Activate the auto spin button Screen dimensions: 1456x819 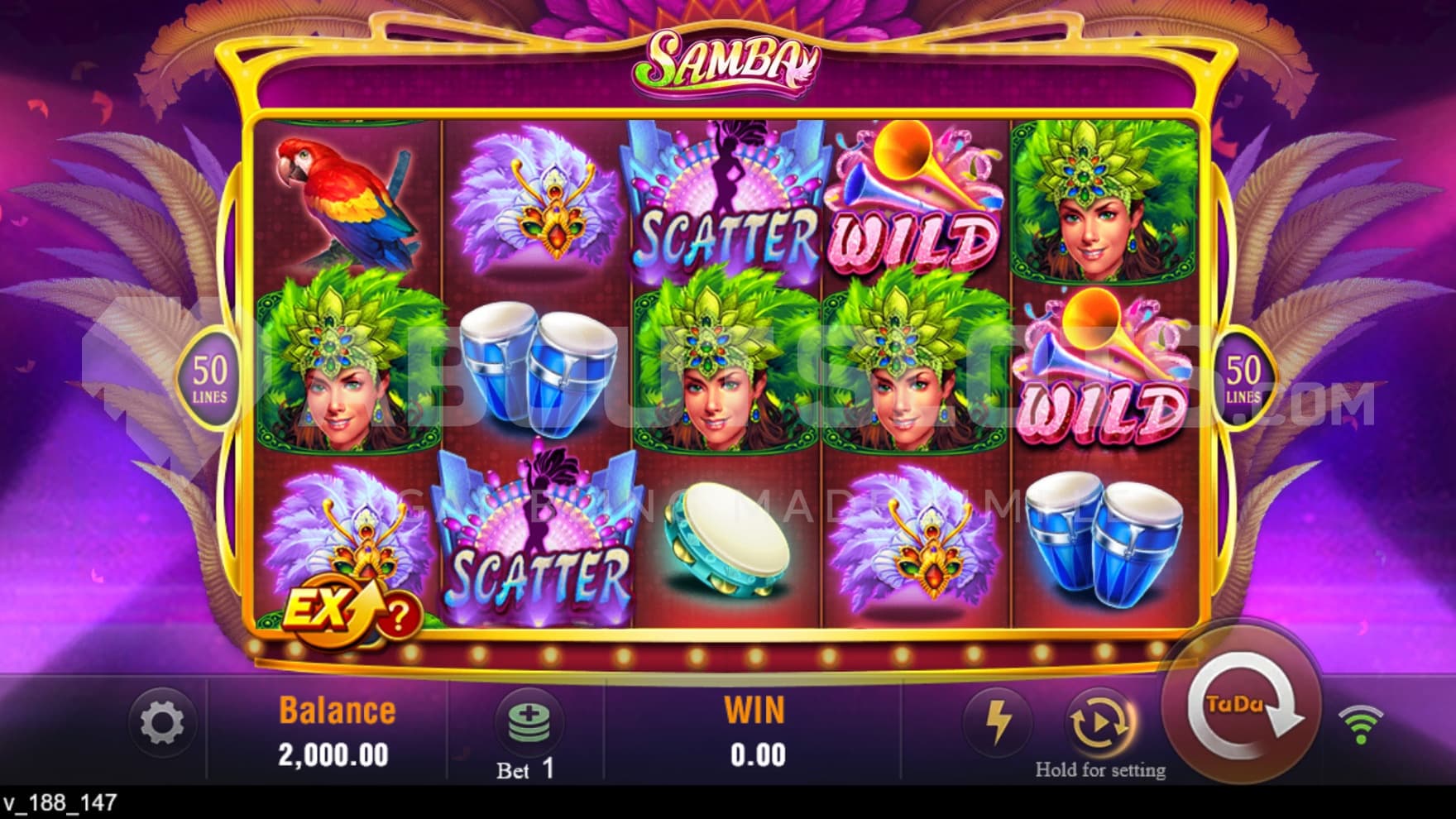(1099, 723)
